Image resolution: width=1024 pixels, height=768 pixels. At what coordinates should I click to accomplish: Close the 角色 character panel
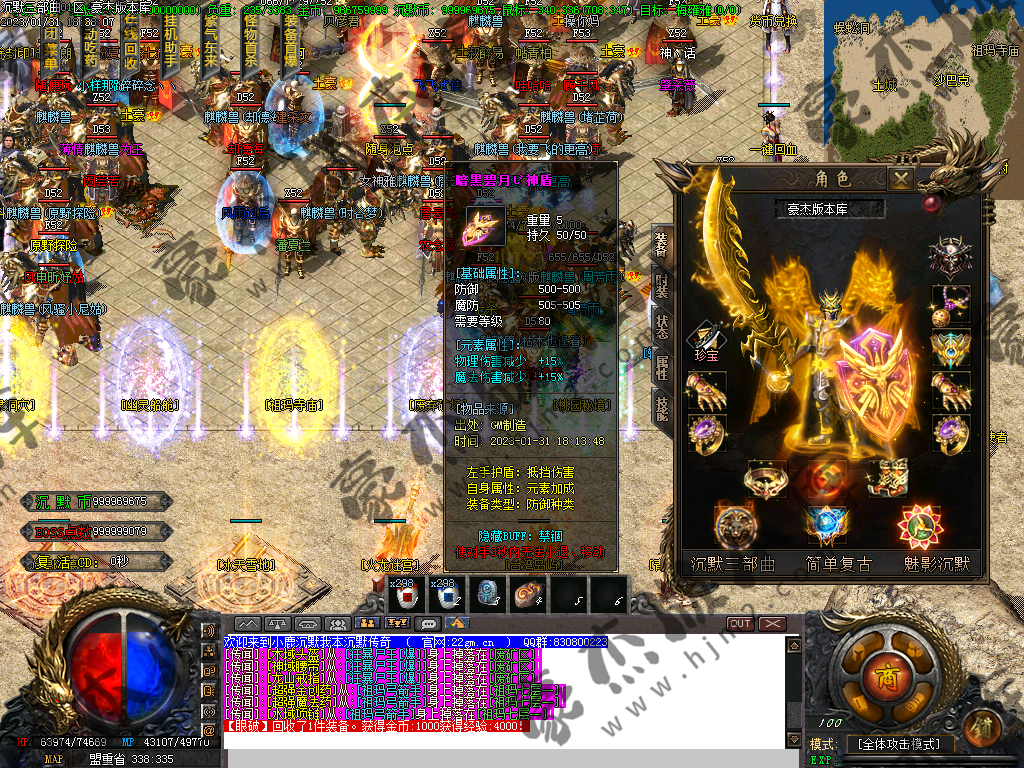click(x=902, y=179)
